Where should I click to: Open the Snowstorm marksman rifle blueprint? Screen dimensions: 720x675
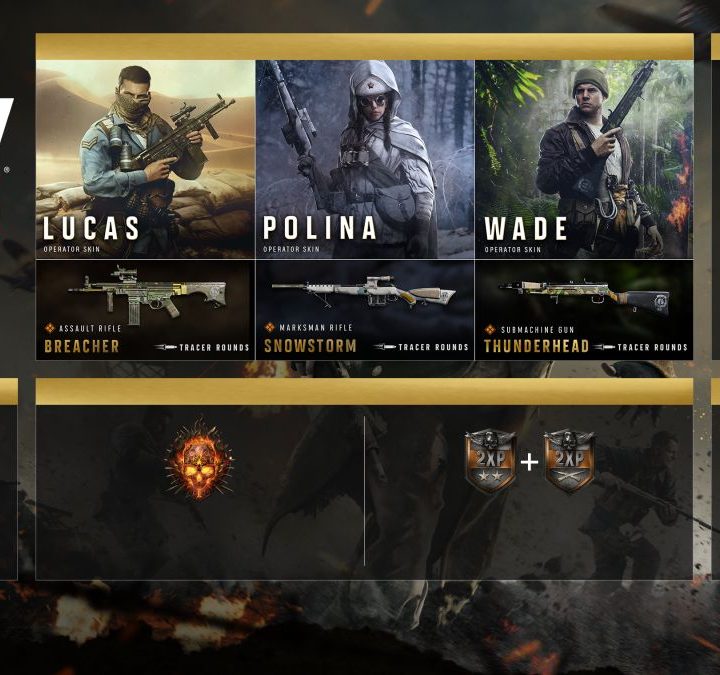coord(365,310)
